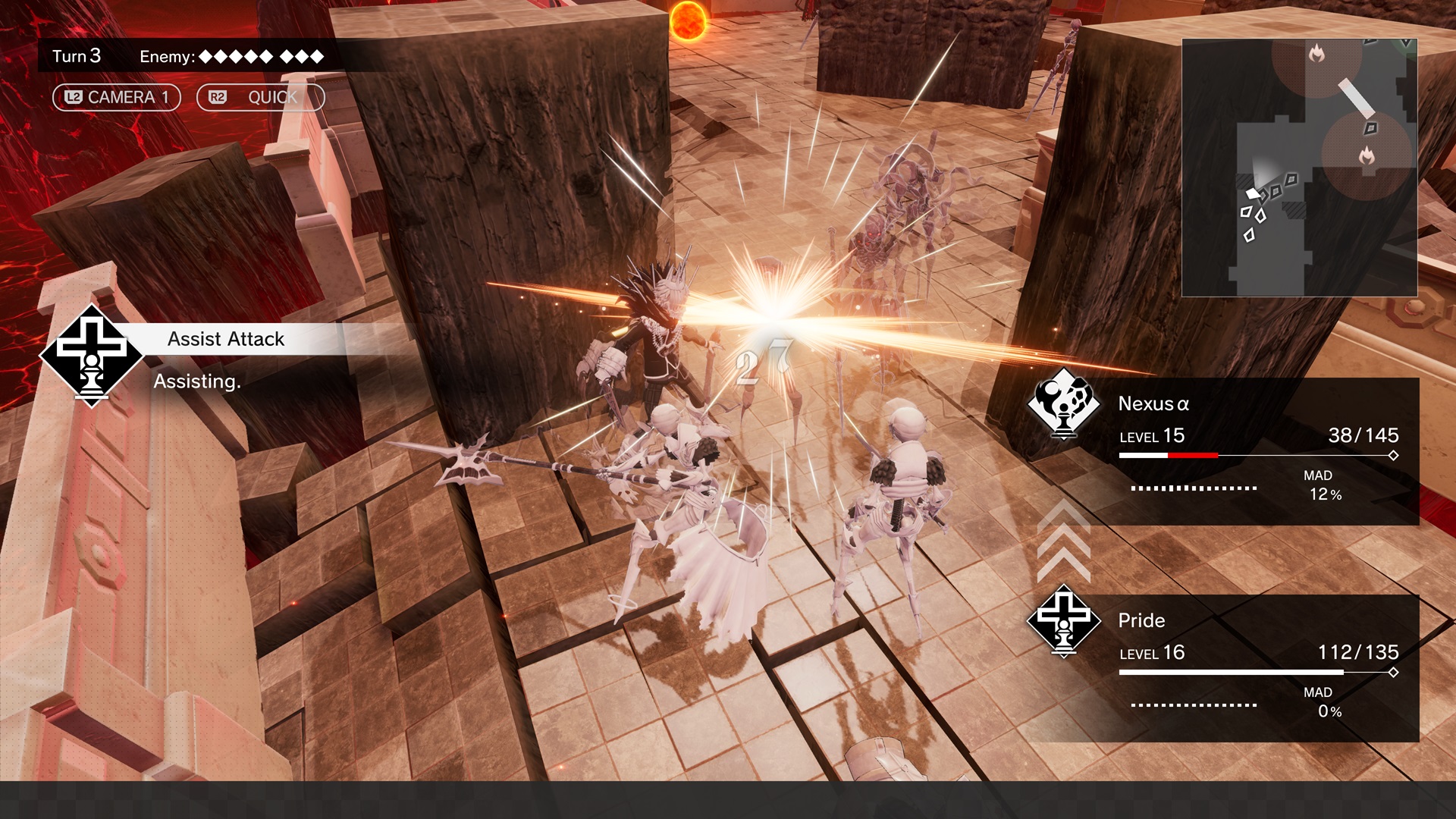Switch the view with the CAMERA 1 button
Viewport: 1456px width, 819px height.
click(x=116, y=97)
